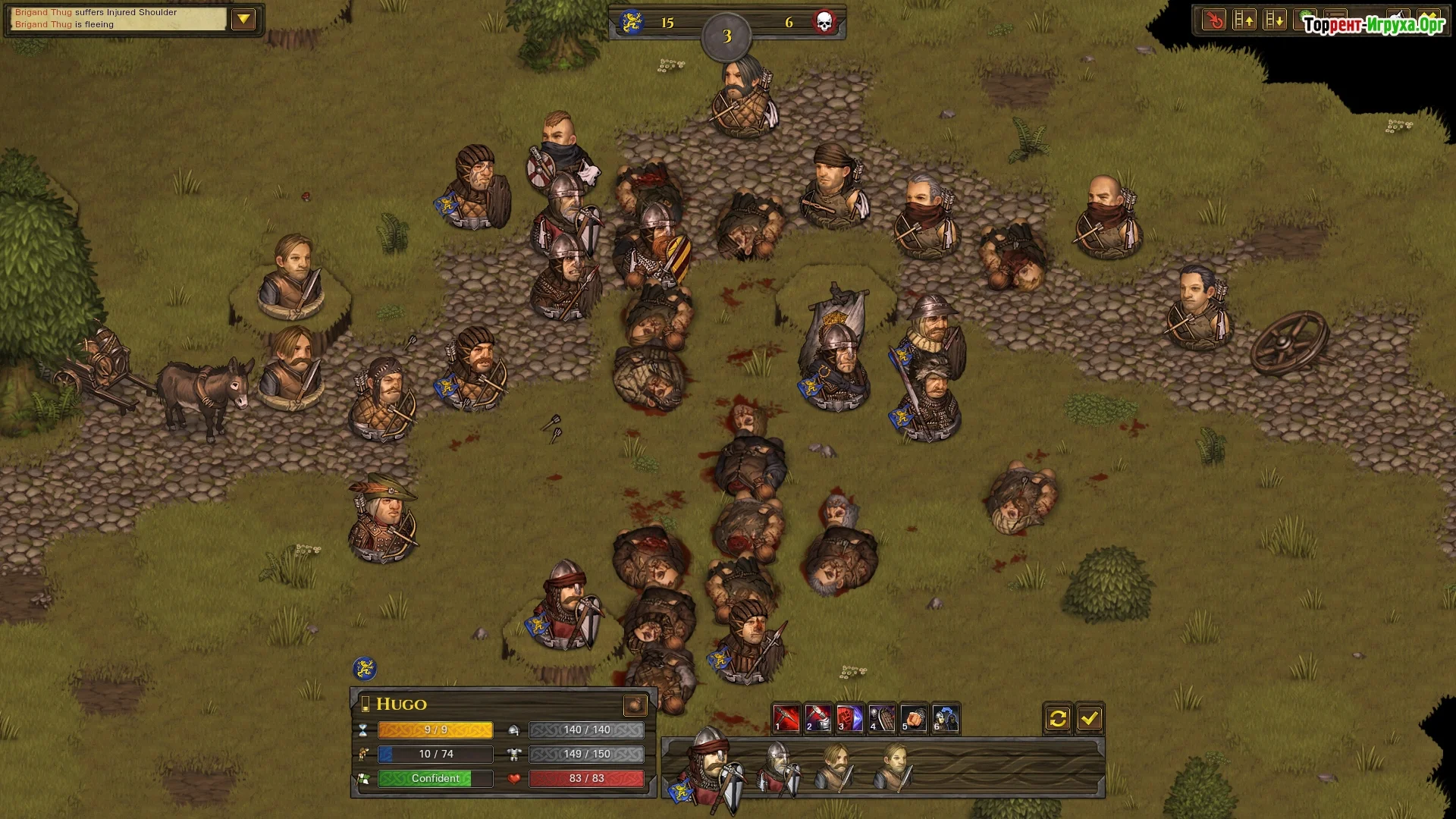Open Hugo's bag inventory pouch
This screenshot has width=1456, height=819.
(635, 705)
